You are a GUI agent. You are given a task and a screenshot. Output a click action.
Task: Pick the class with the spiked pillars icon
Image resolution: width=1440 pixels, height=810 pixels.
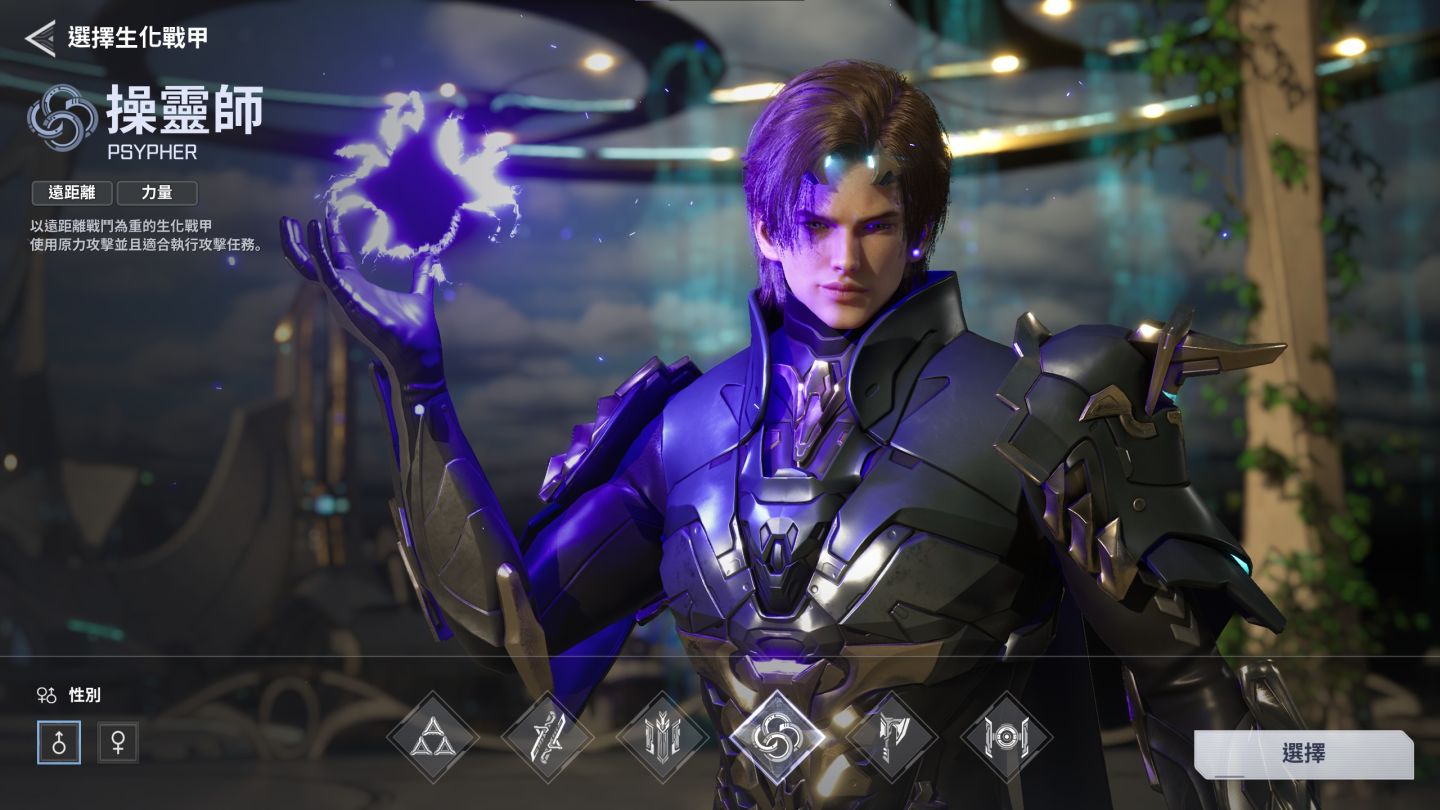coord(662,738)
